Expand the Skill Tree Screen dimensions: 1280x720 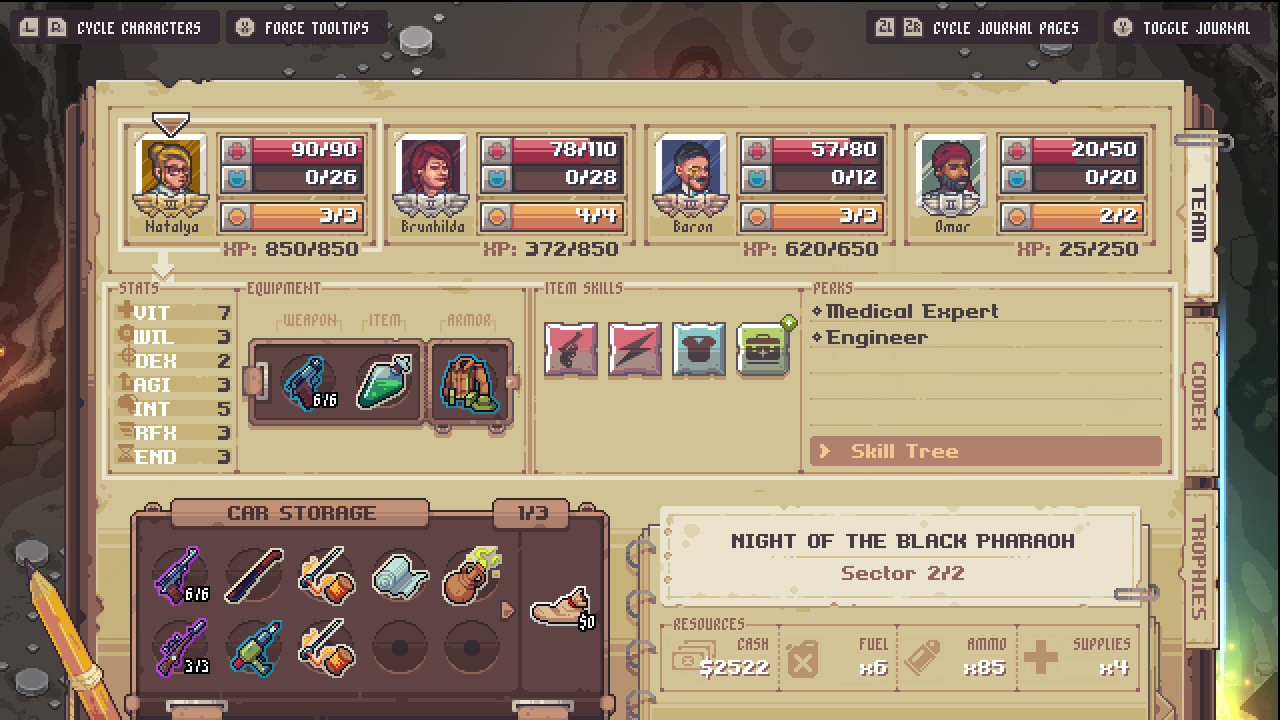pyautogui.click(x=985, y=451)
